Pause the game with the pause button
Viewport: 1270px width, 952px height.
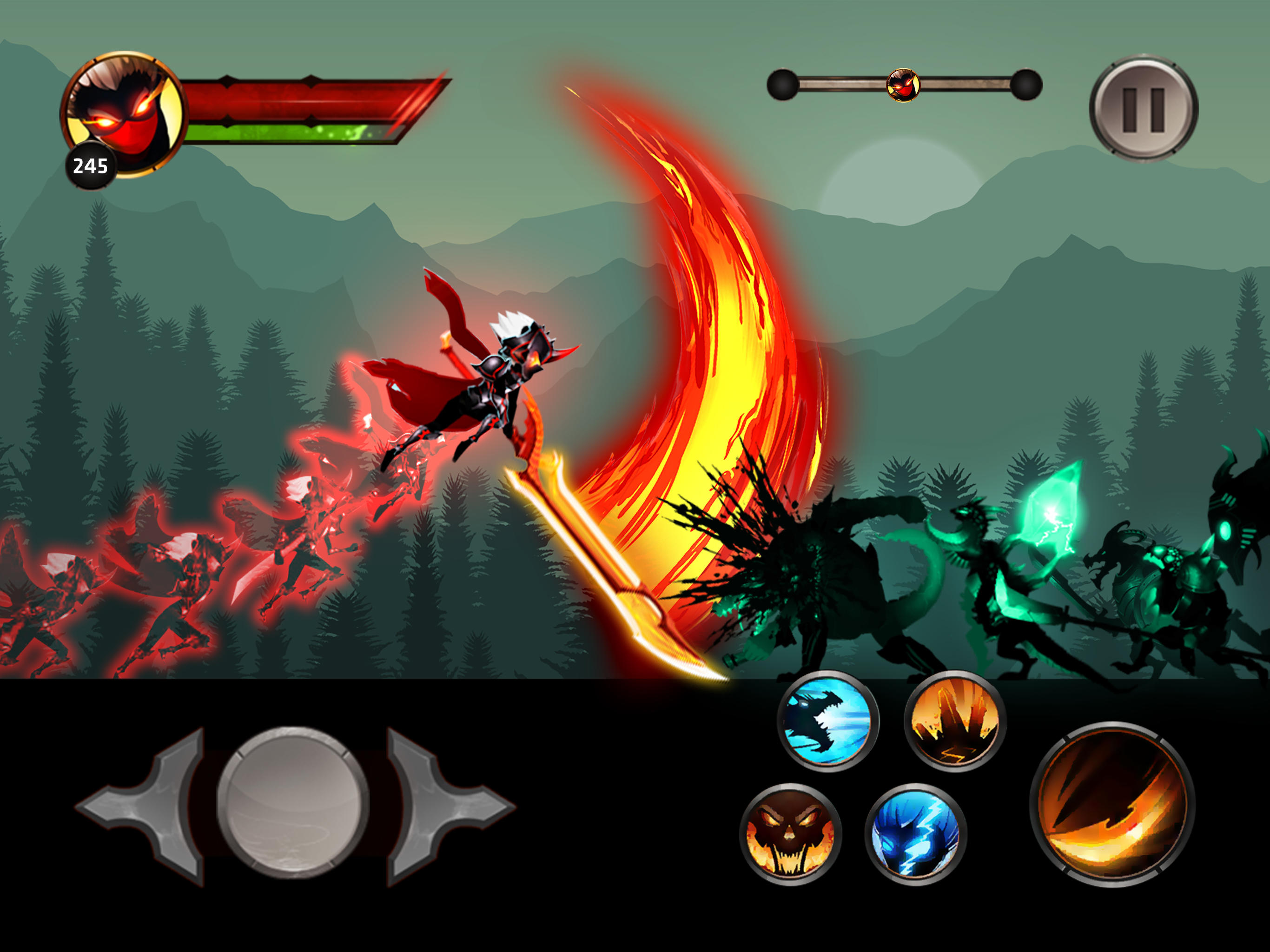click(1143, 109)
